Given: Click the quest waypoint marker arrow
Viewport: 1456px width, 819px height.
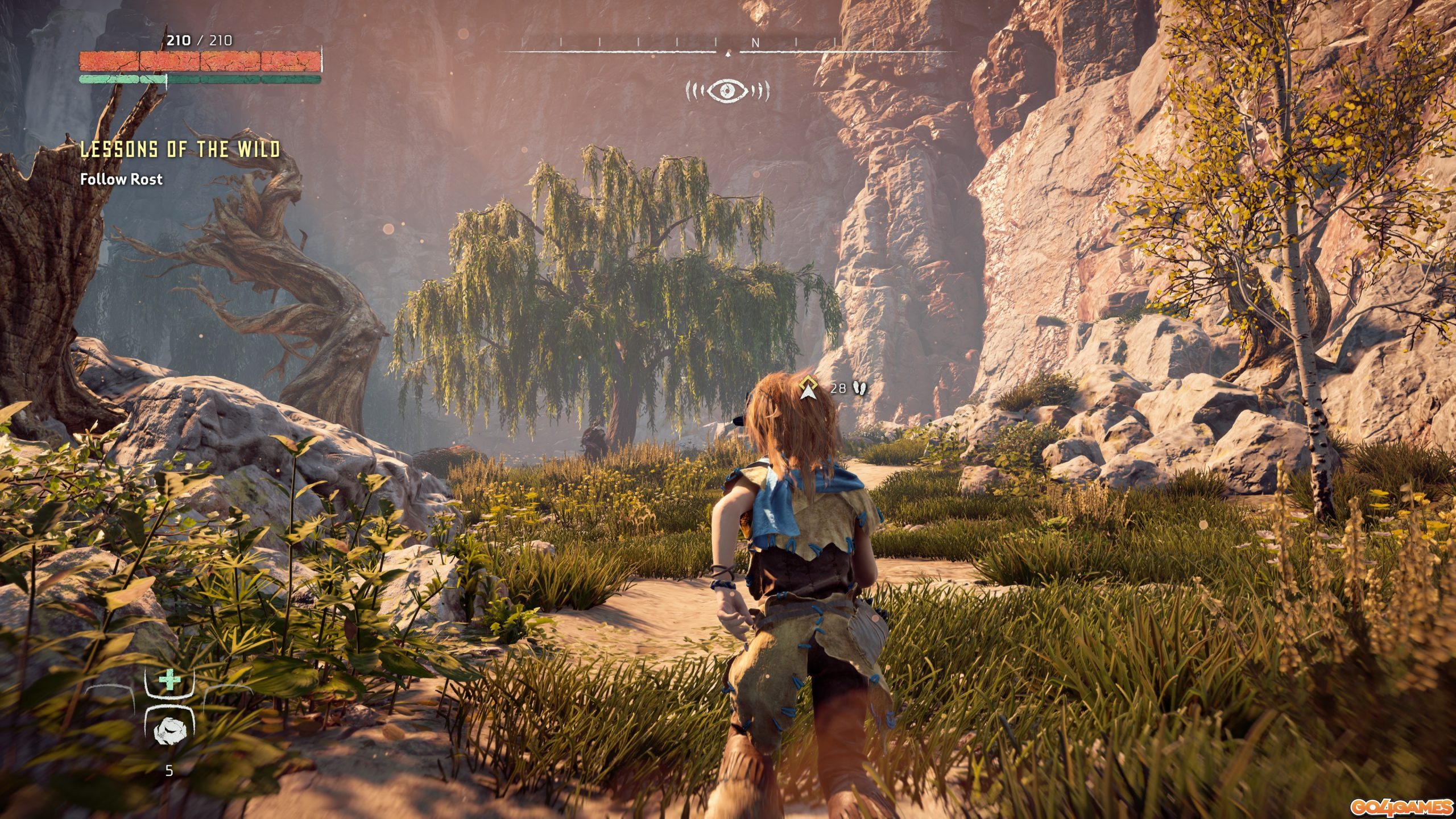Looking at the screenshot, I should tap(808, 388).
